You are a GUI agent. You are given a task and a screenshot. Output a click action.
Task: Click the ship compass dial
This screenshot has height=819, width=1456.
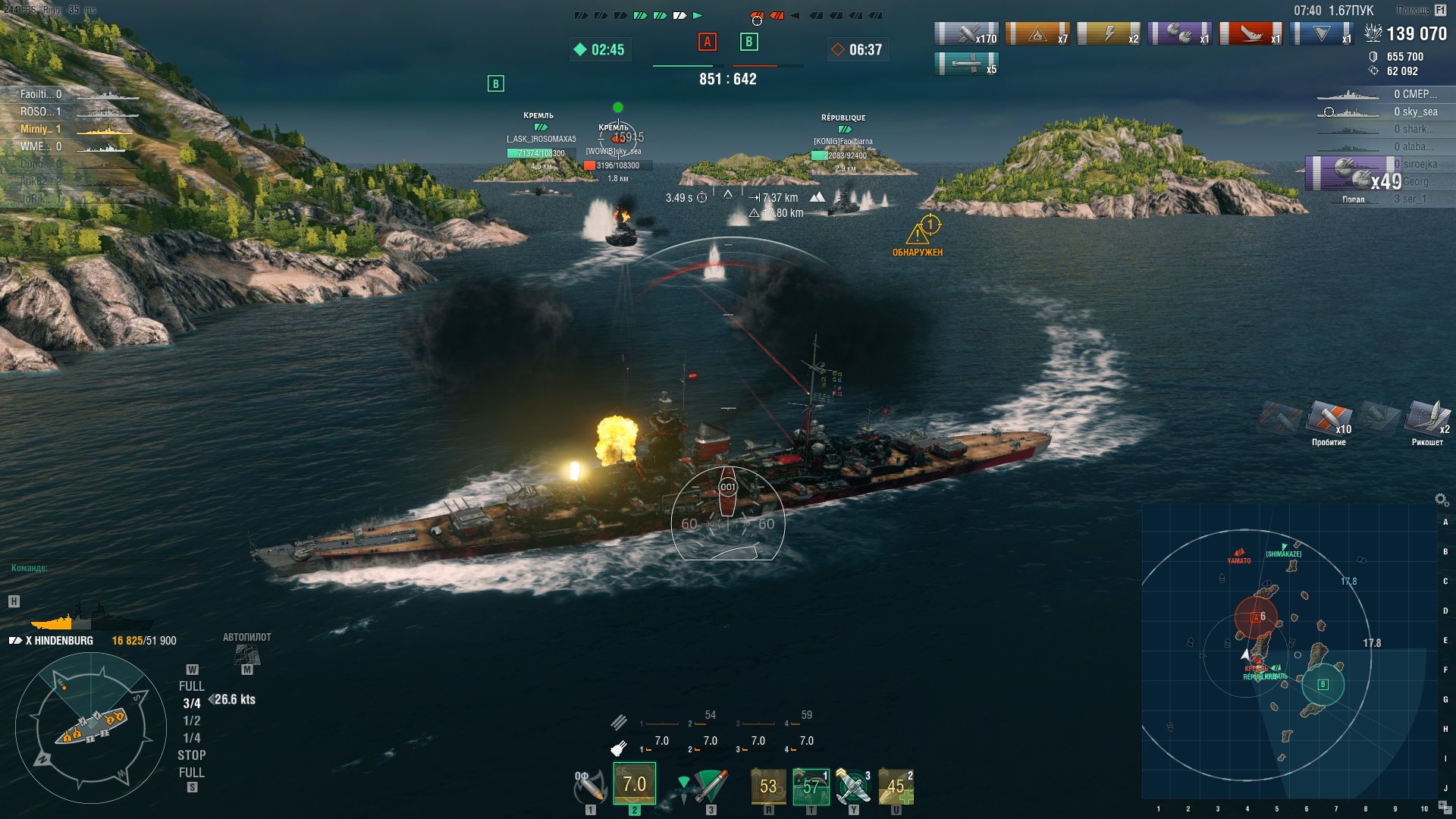pos(91,726)
